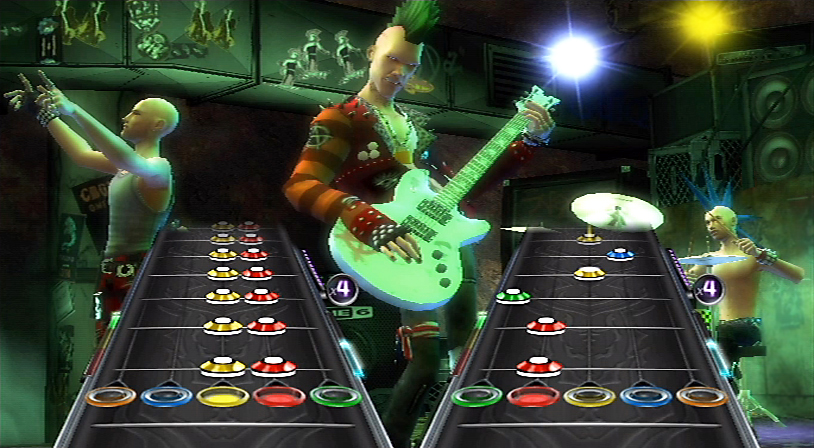Click player two's orange fret button
Viewport: 814px width, 448px height.
pos(701,396)
